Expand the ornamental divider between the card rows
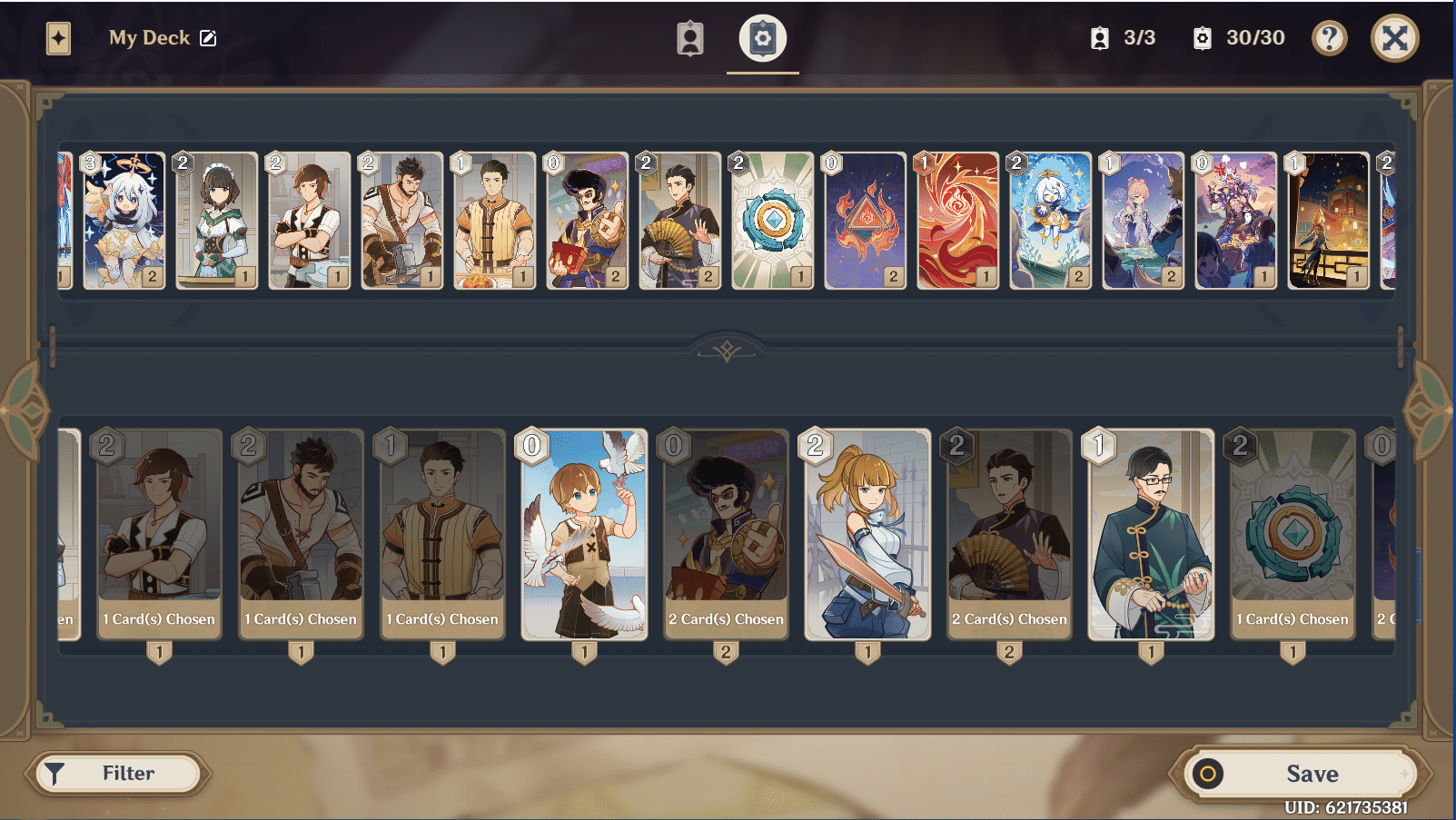 (726, 350)
